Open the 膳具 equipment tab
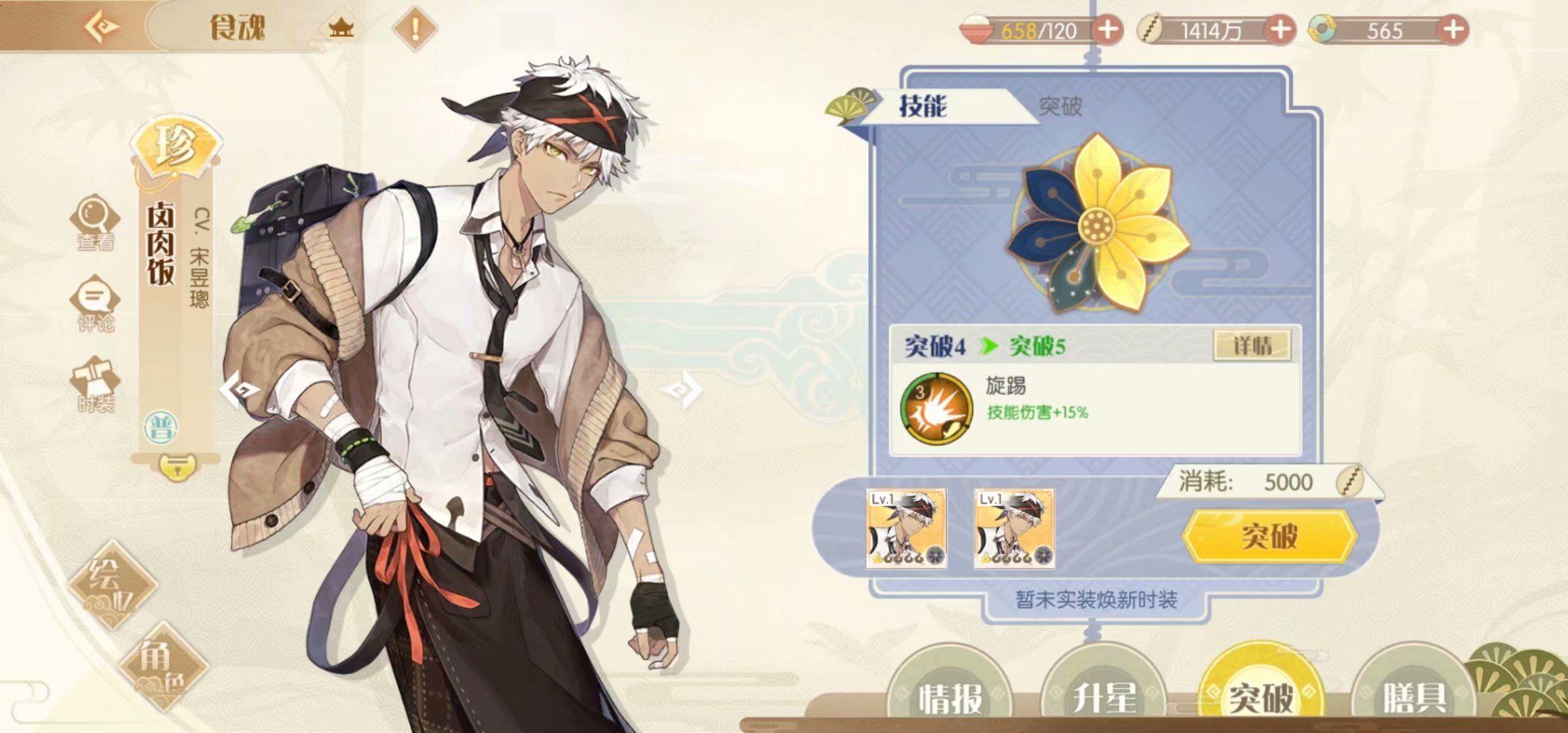Screen dimensions: 1568x733 click(x=1415, y=696)
